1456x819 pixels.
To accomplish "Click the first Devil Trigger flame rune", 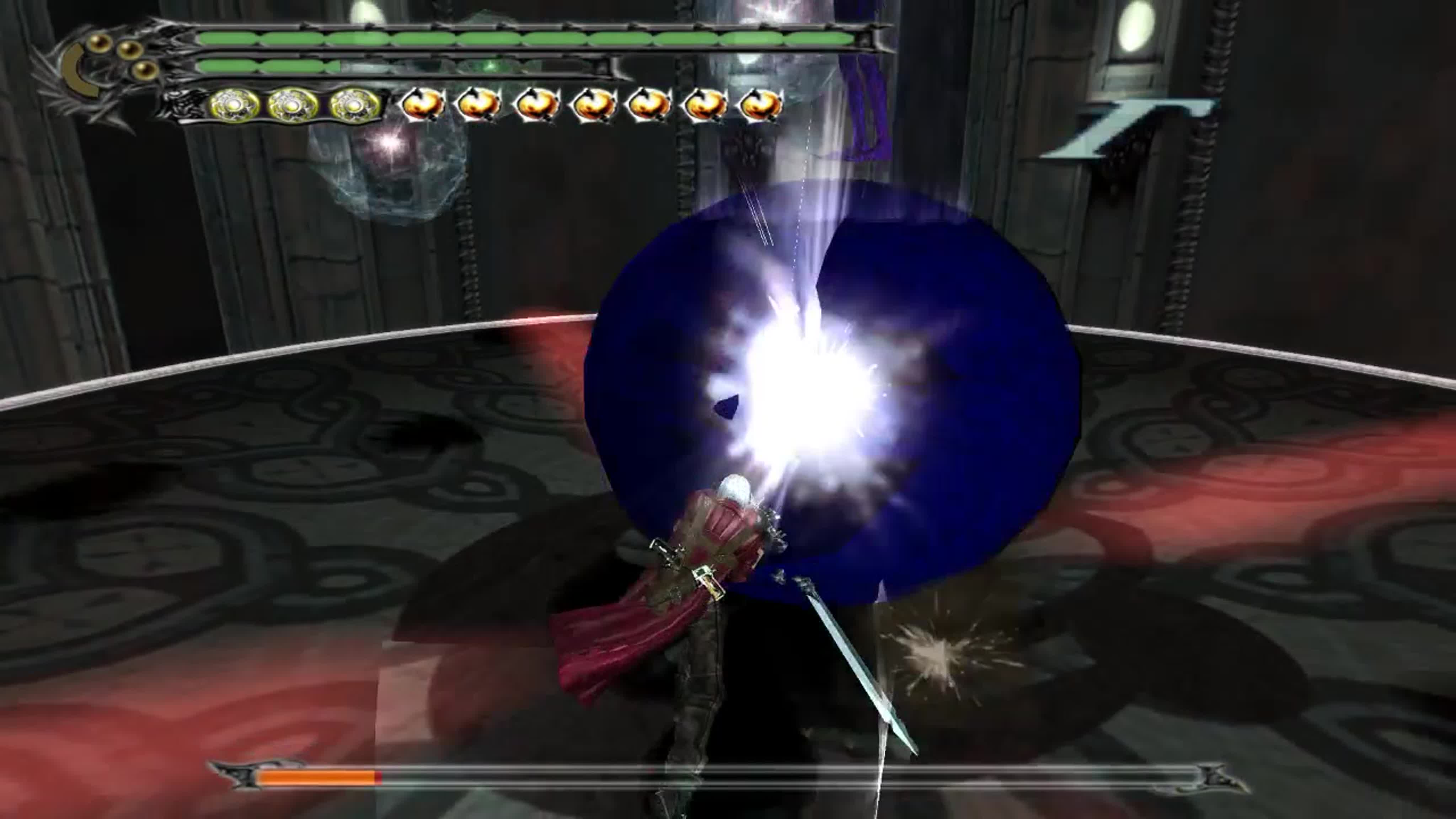I will pos(423,105).
